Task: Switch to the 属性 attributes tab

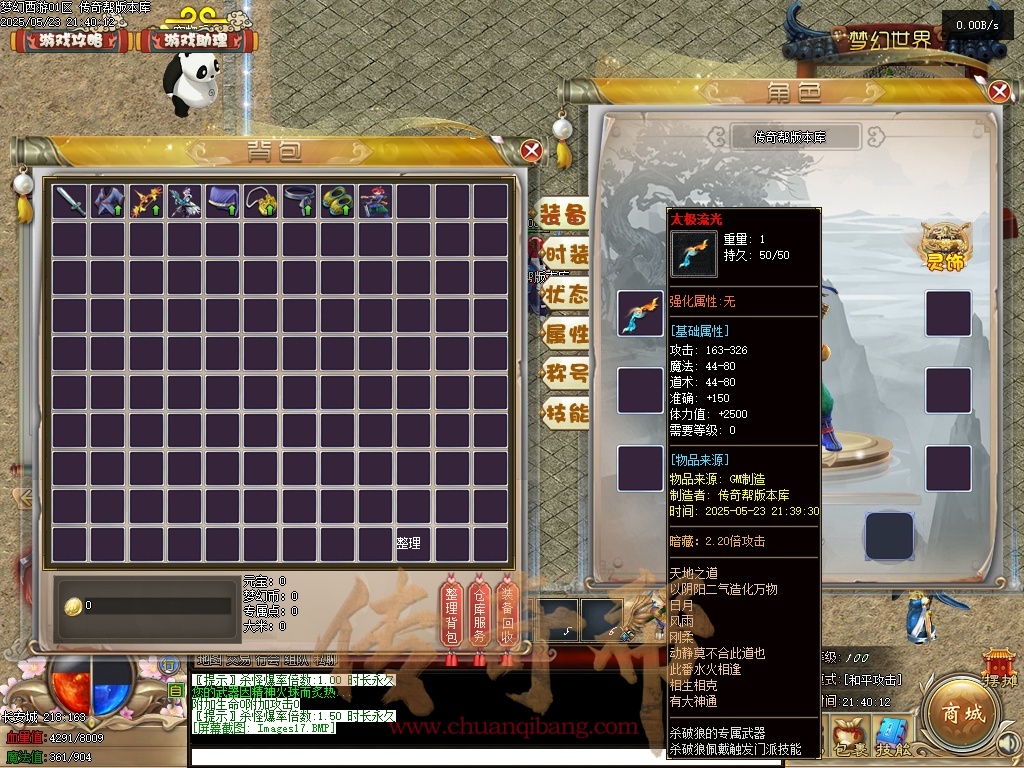Action: (x=565, y=334)
